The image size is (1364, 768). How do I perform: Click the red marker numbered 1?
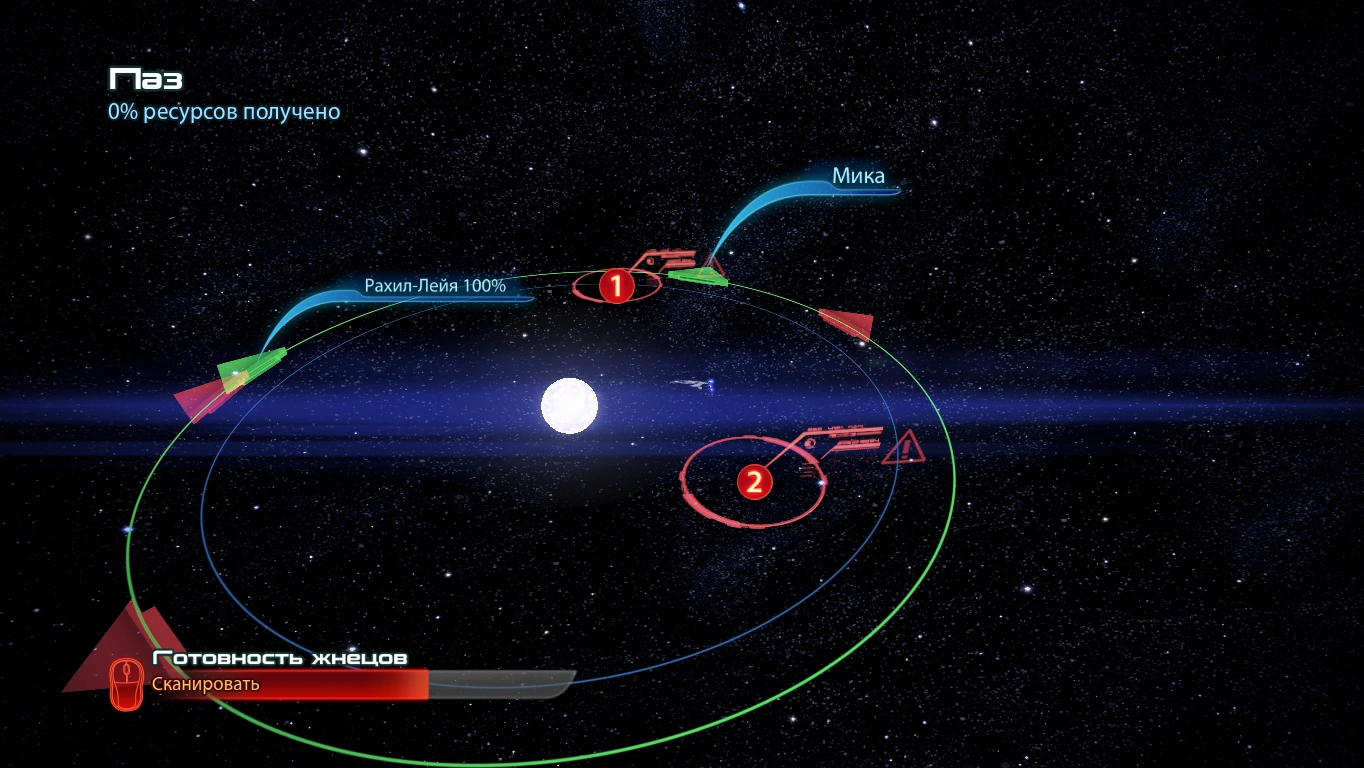(x=616, y=287)
